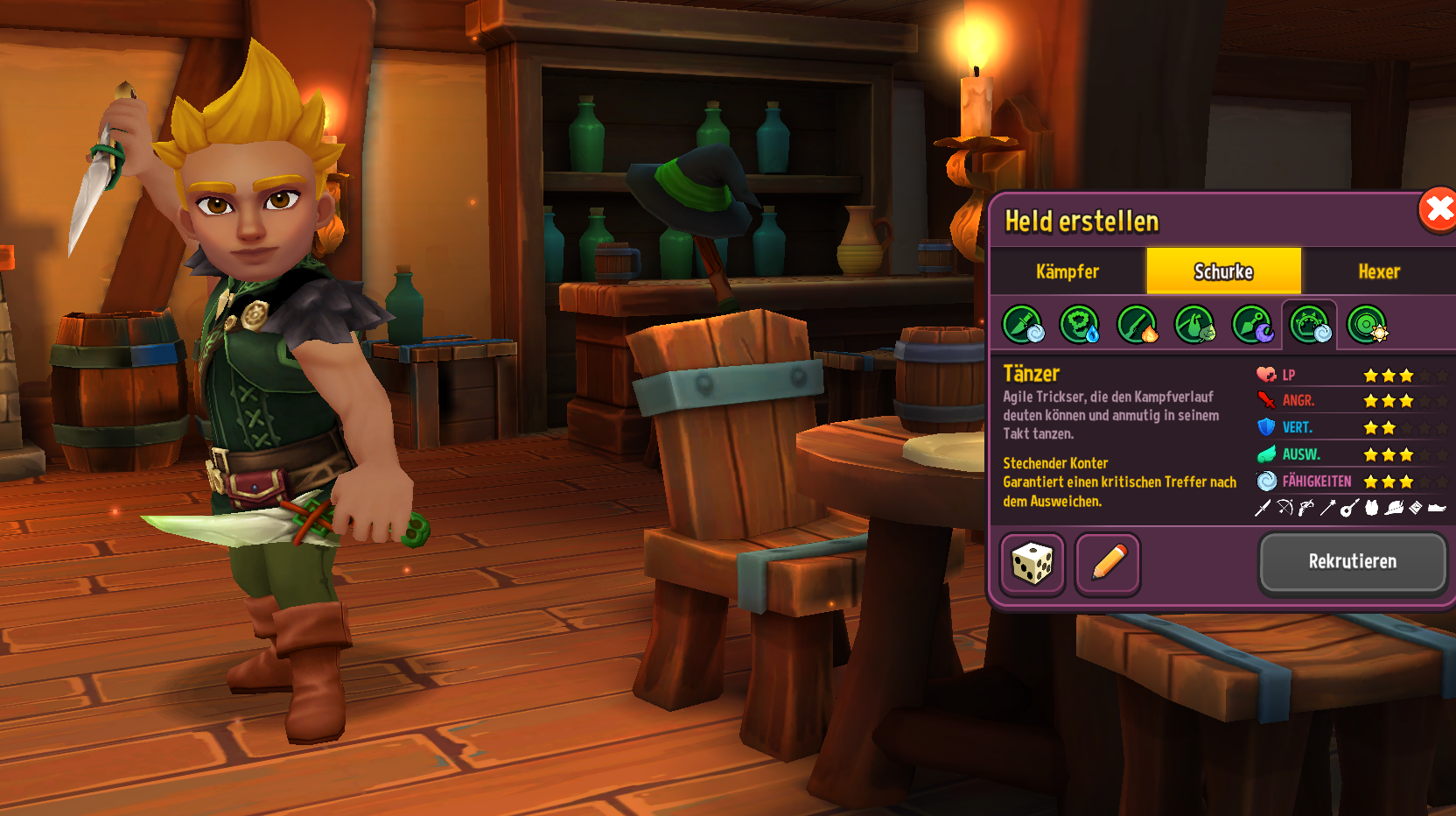
Task: Randomize the hero with the dice button
Action: tap(1032, 564)
